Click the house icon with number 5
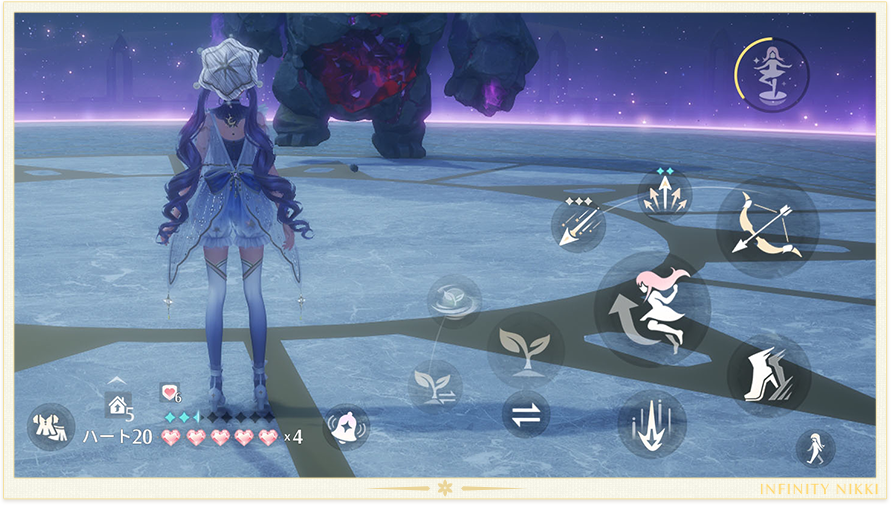This screenshot has width=891, height=505. tap(118, 405)
